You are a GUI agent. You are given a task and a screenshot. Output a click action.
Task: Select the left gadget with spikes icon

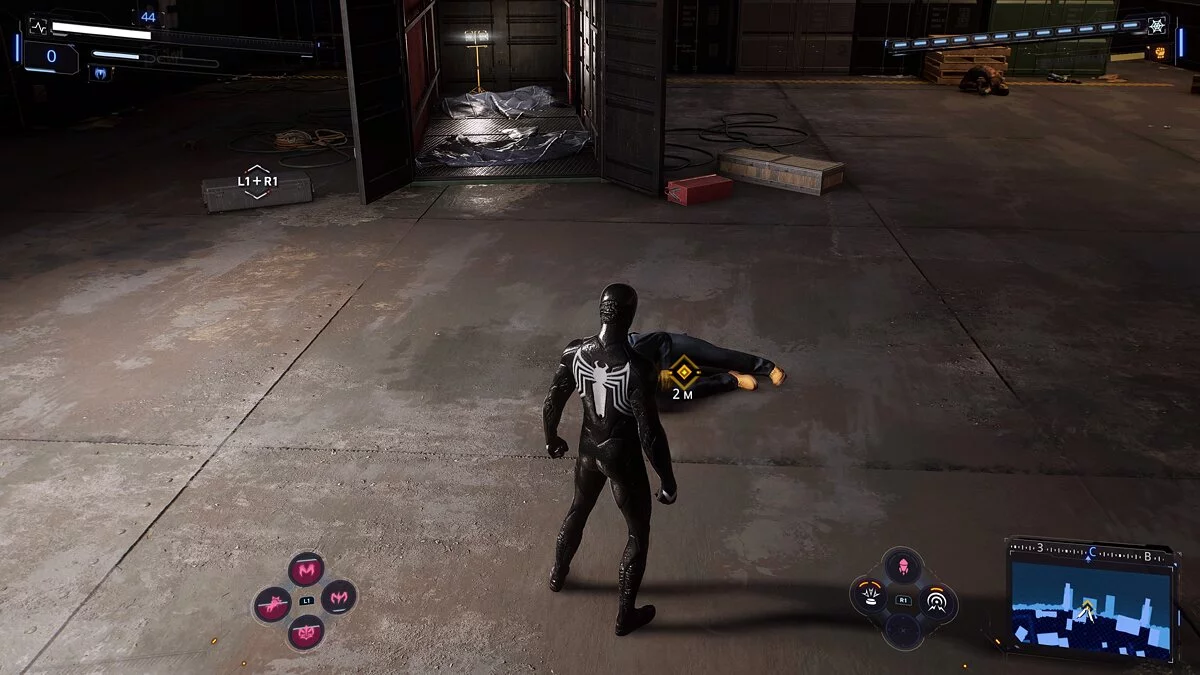click(x=870, y=597)
